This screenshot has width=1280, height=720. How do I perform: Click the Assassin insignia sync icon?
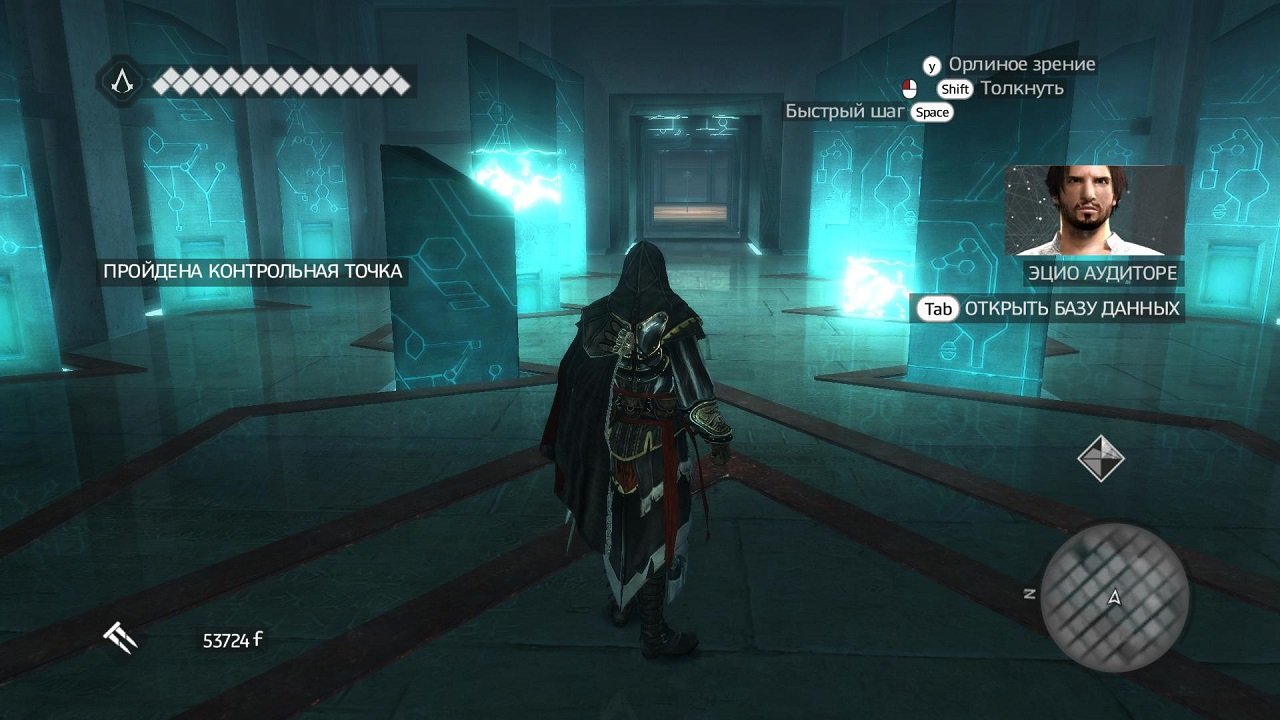[122, 82]
